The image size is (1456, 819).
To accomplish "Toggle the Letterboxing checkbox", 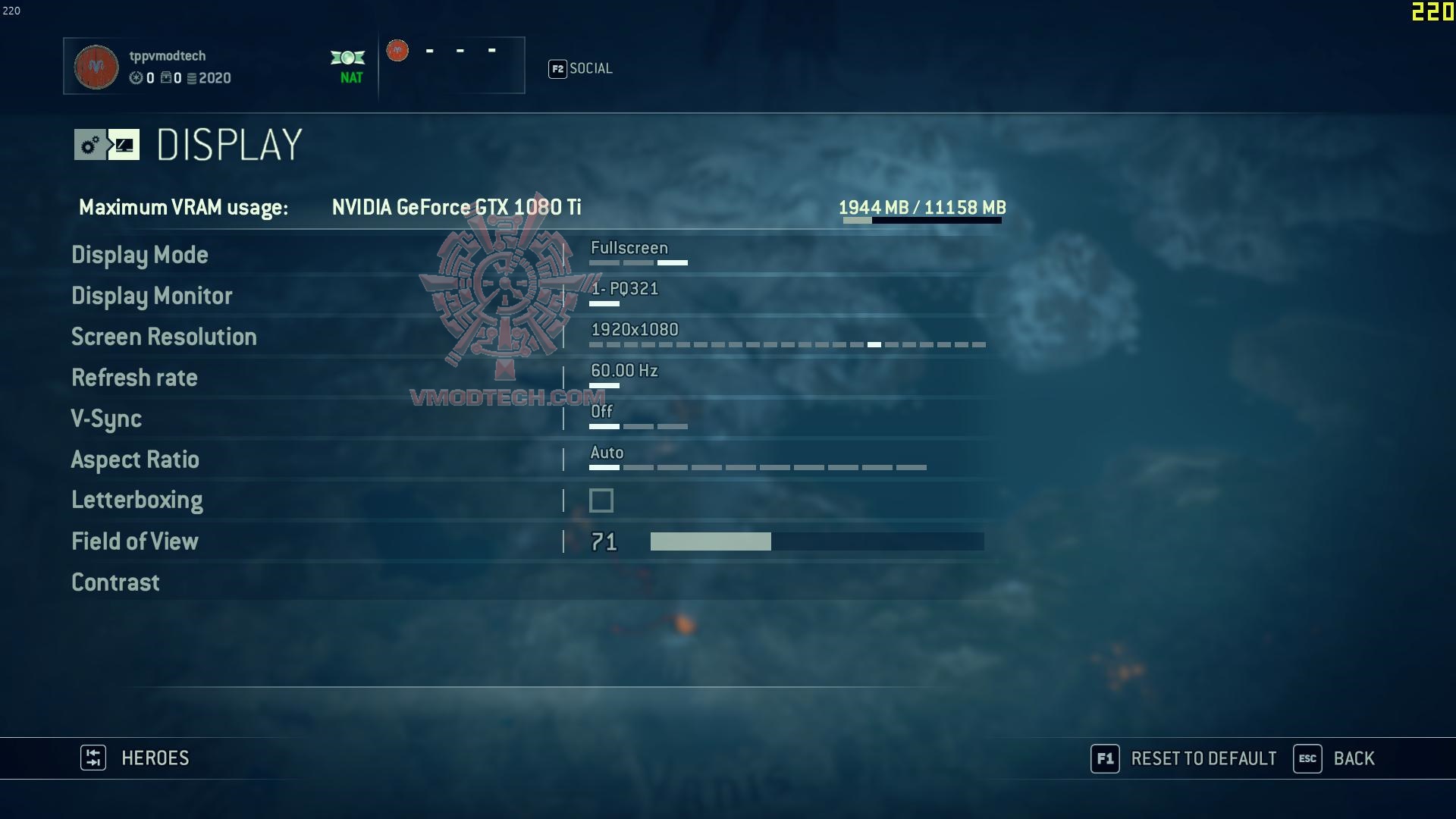I will (x=601, y=500).
